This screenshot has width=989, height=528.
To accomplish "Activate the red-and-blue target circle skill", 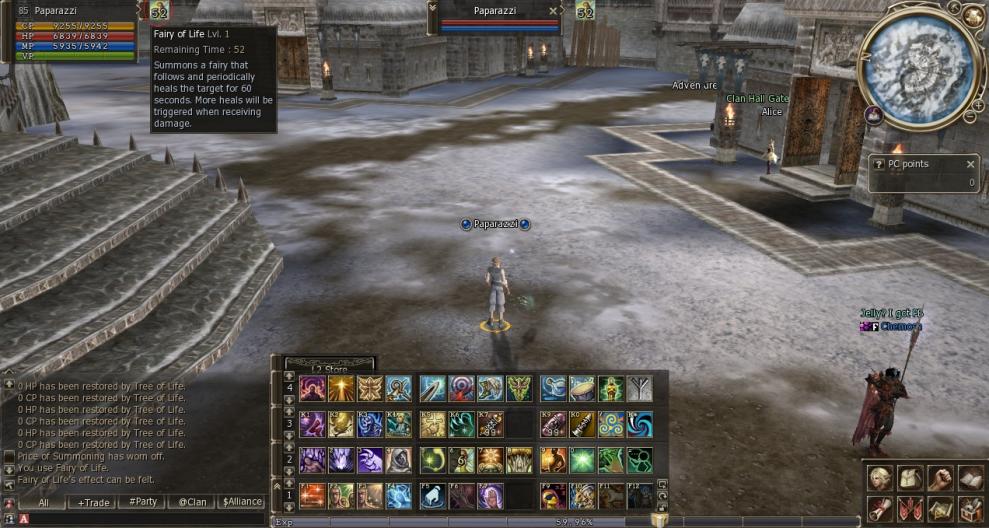I will click(461, 388).
